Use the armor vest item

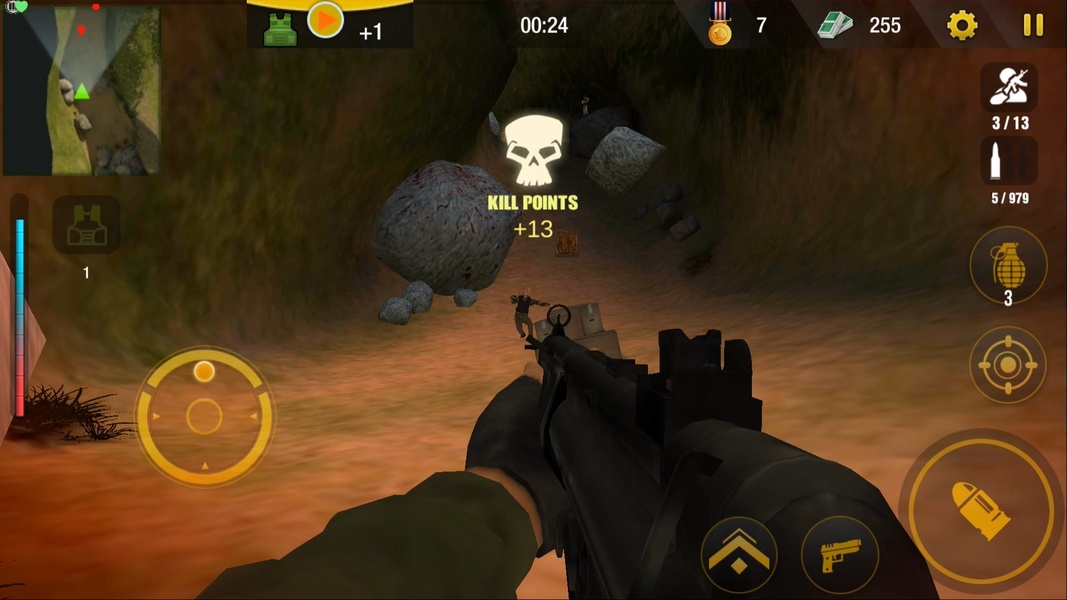coord(86,226)
